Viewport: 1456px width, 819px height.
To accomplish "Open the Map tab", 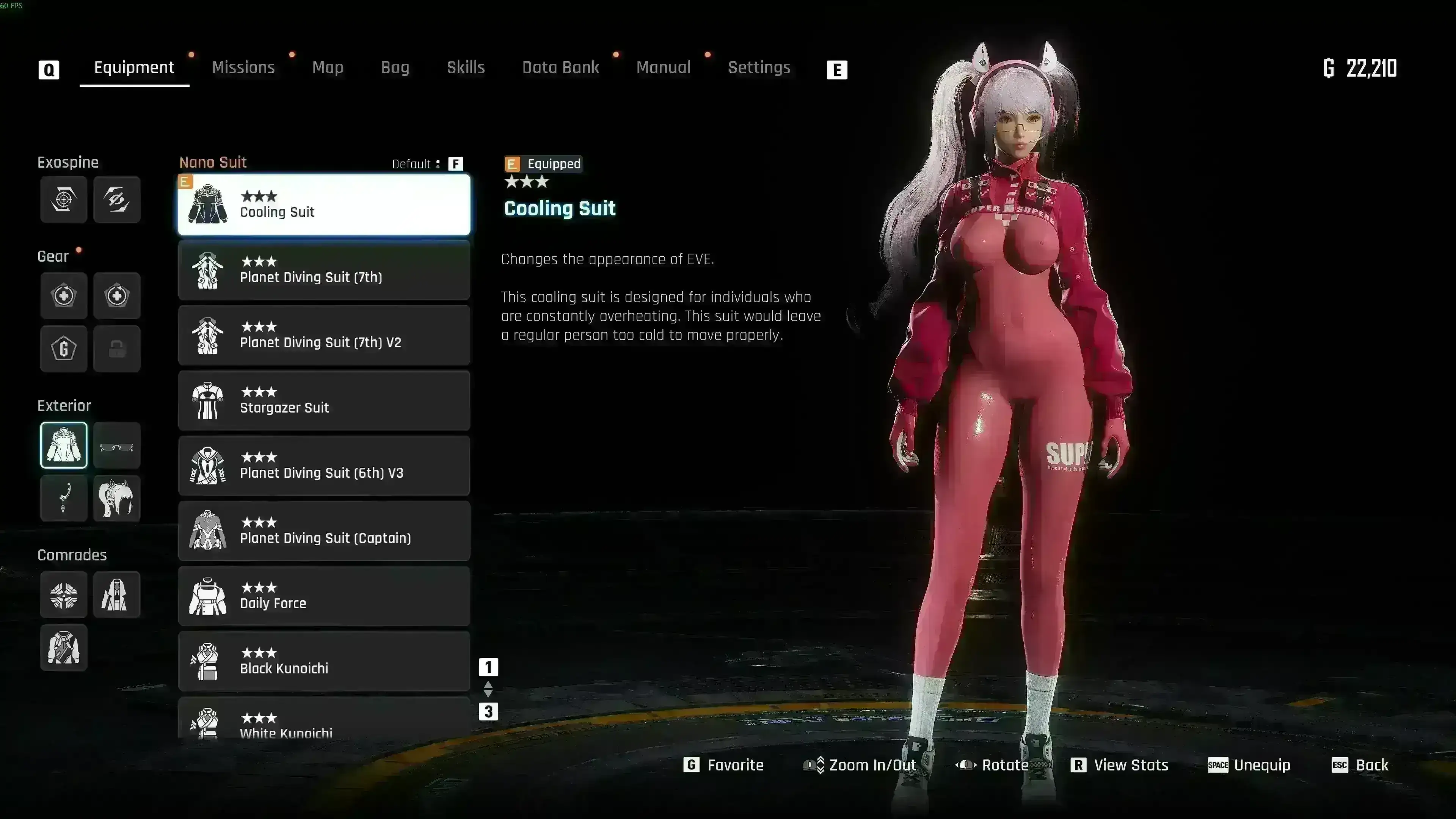I will [328, 68].
